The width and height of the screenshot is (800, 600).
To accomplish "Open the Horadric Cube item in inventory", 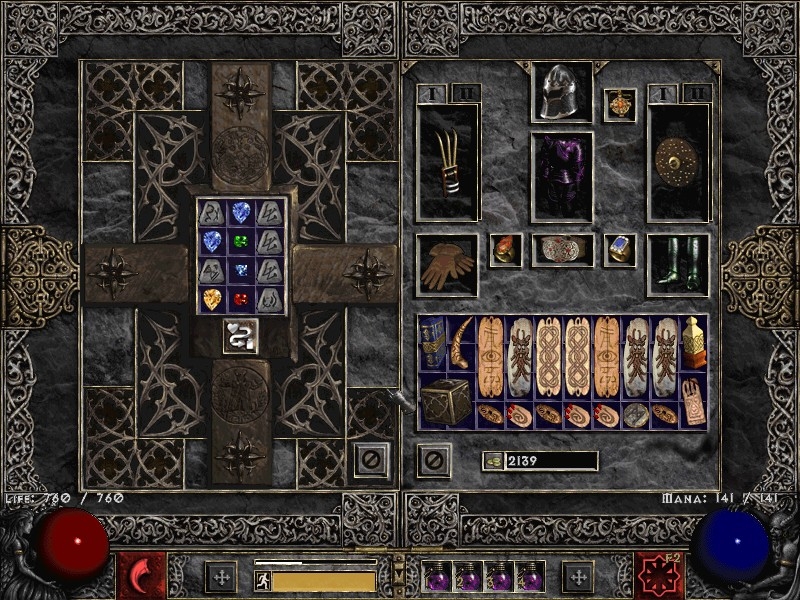I will (447, 402).
